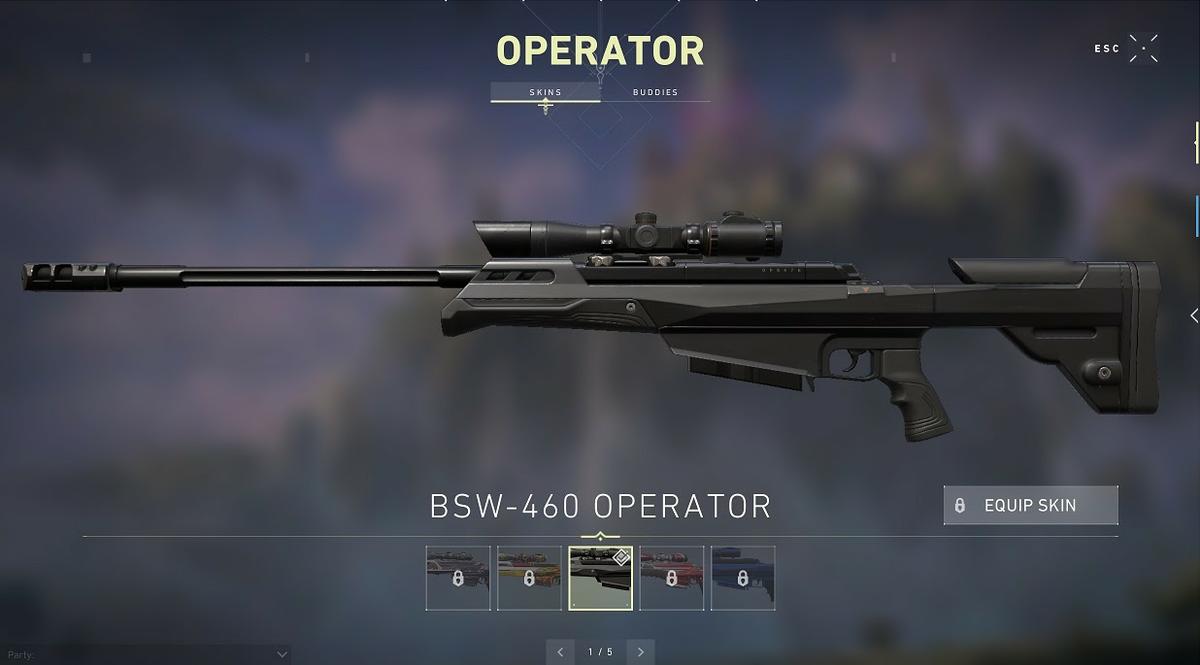
Task: Select the locked blue Operator skin thumbnail
Action: [x=743, y=578]
